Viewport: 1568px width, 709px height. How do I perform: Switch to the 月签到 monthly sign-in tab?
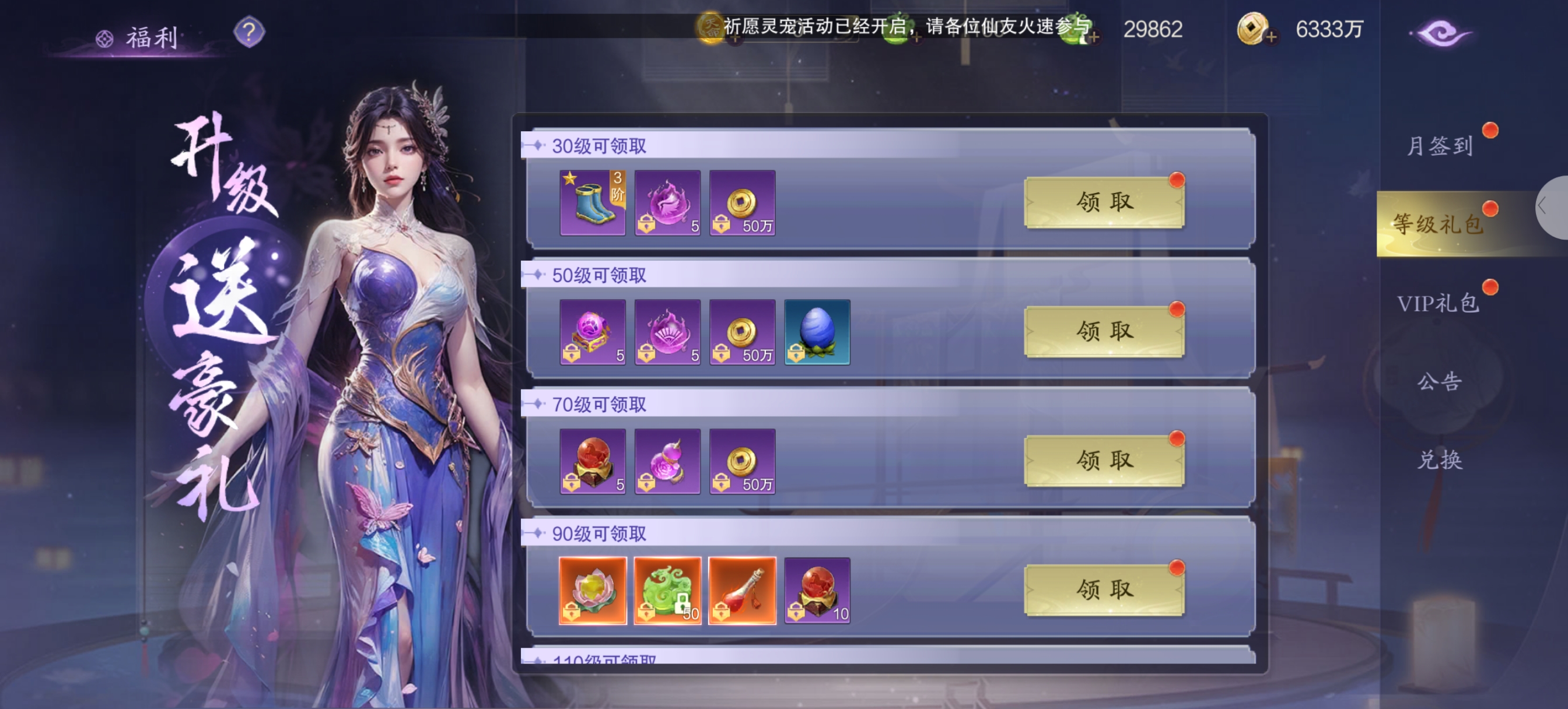pyautogui.click(x=1439, y=146)
